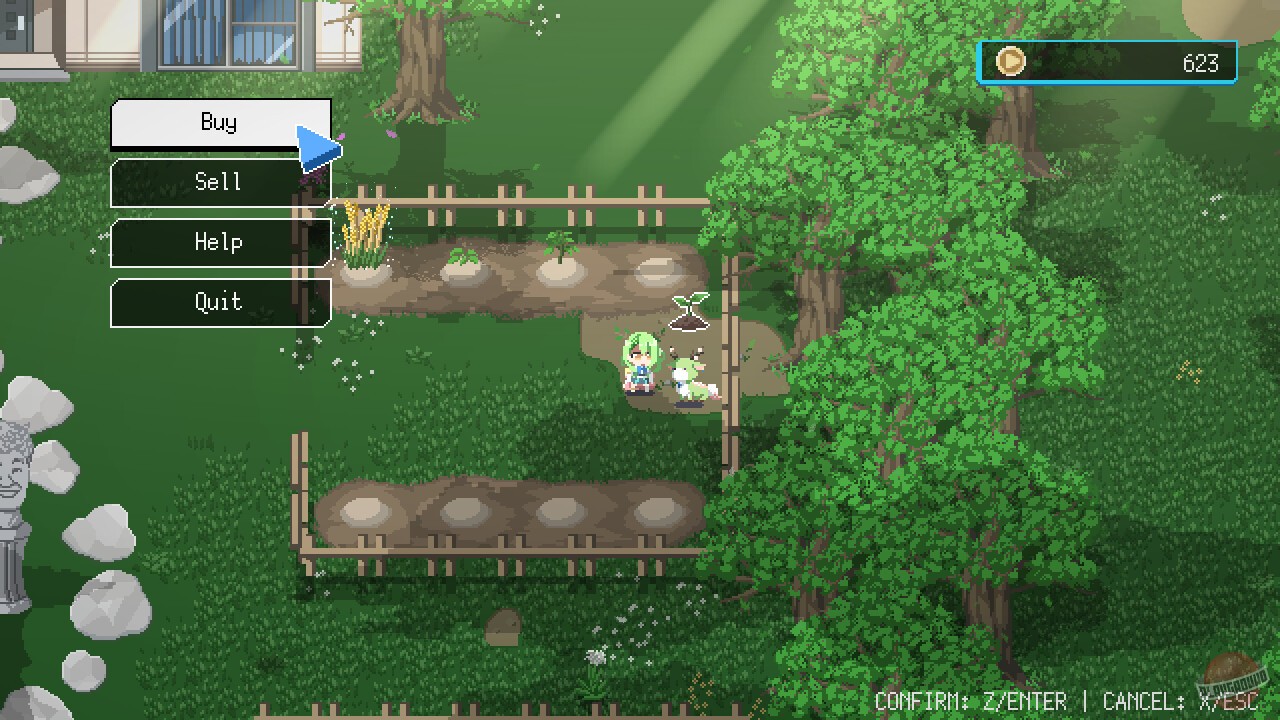
Task: Open the Buy menu option
Action: coord(219,121)
